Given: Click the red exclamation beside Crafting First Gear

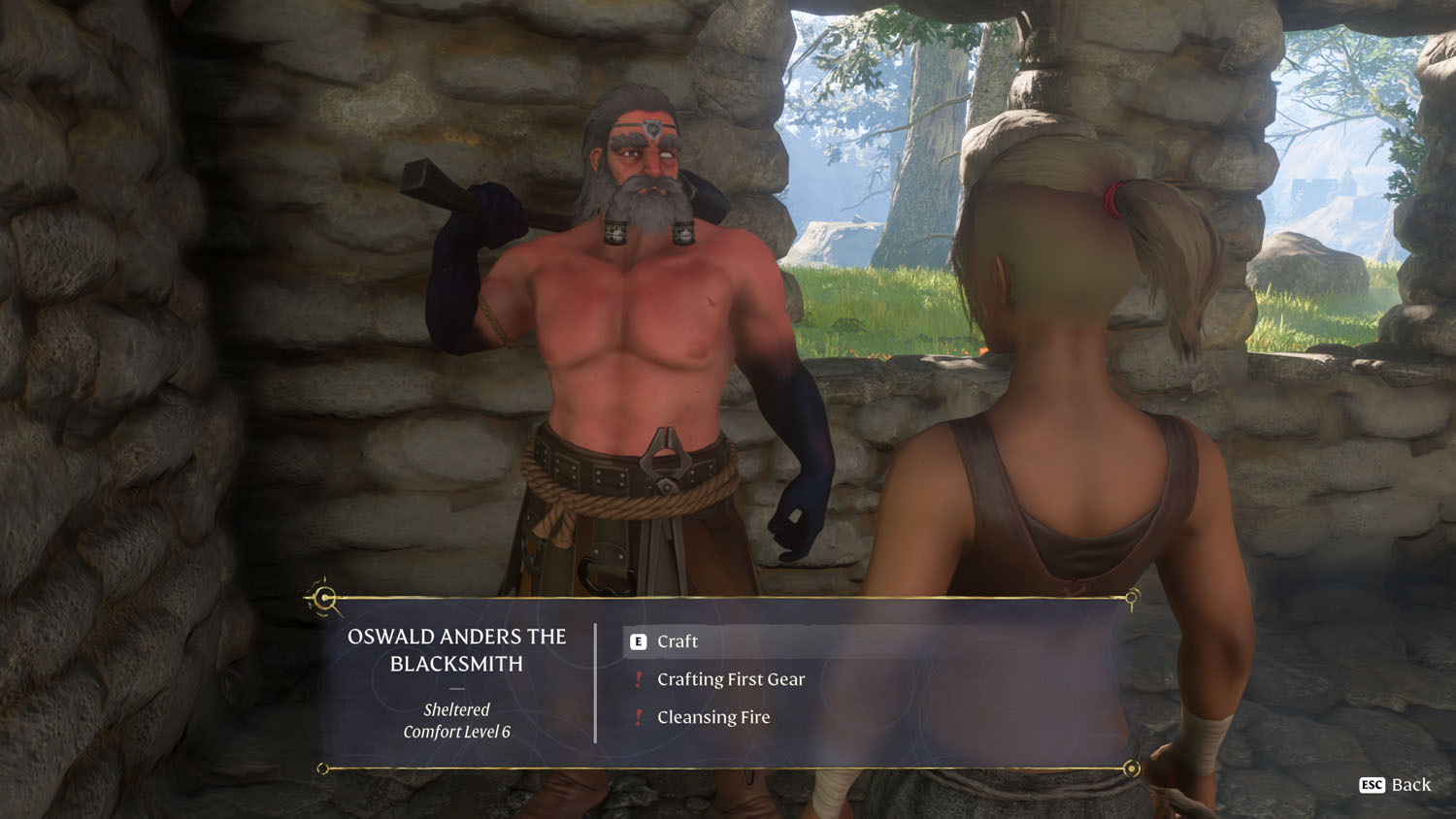Looking at the screenshot, I should click(638, 679).
